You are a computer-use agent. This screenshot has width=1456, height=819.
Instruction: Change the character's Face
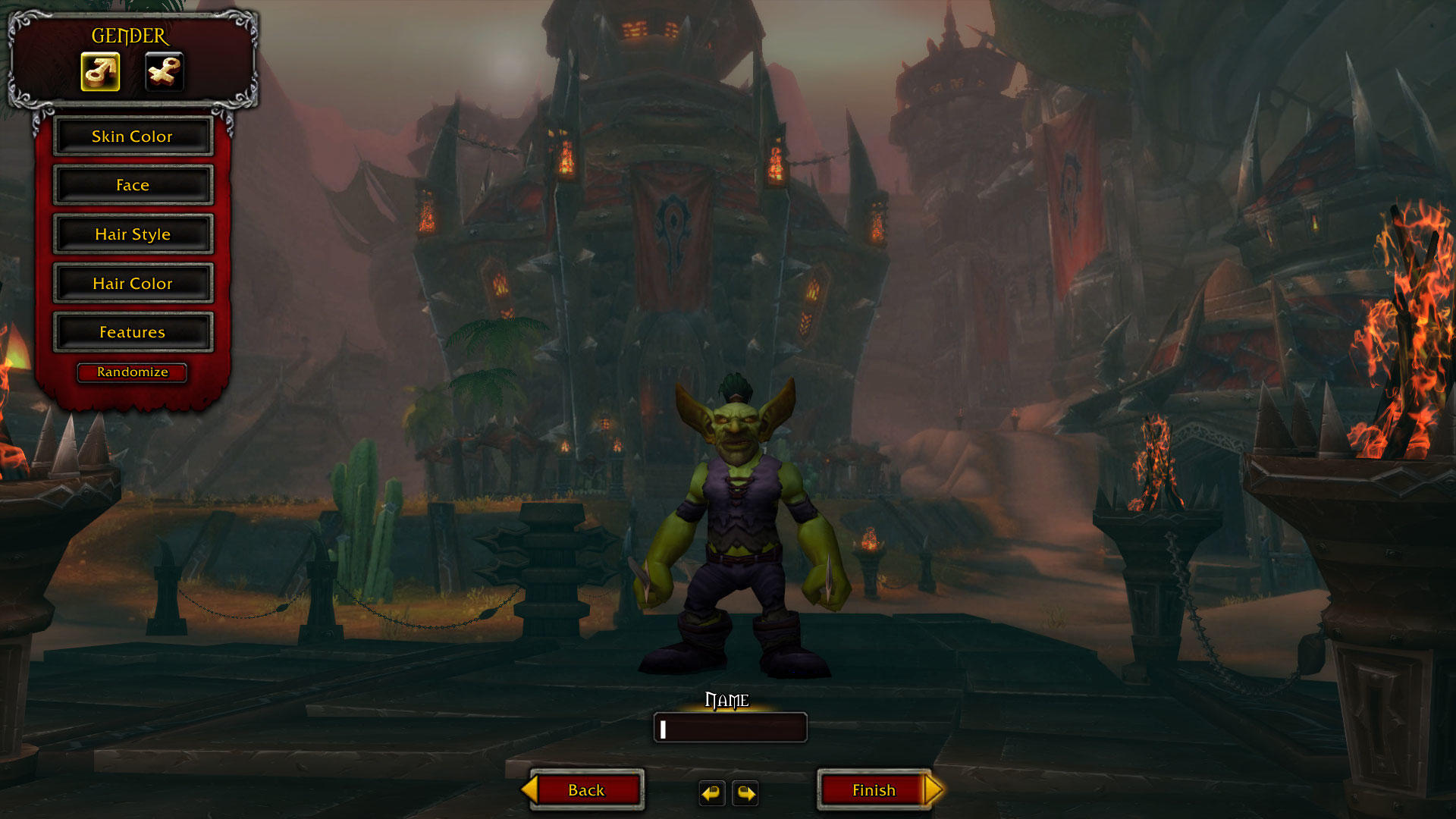[x=133, y=185]
